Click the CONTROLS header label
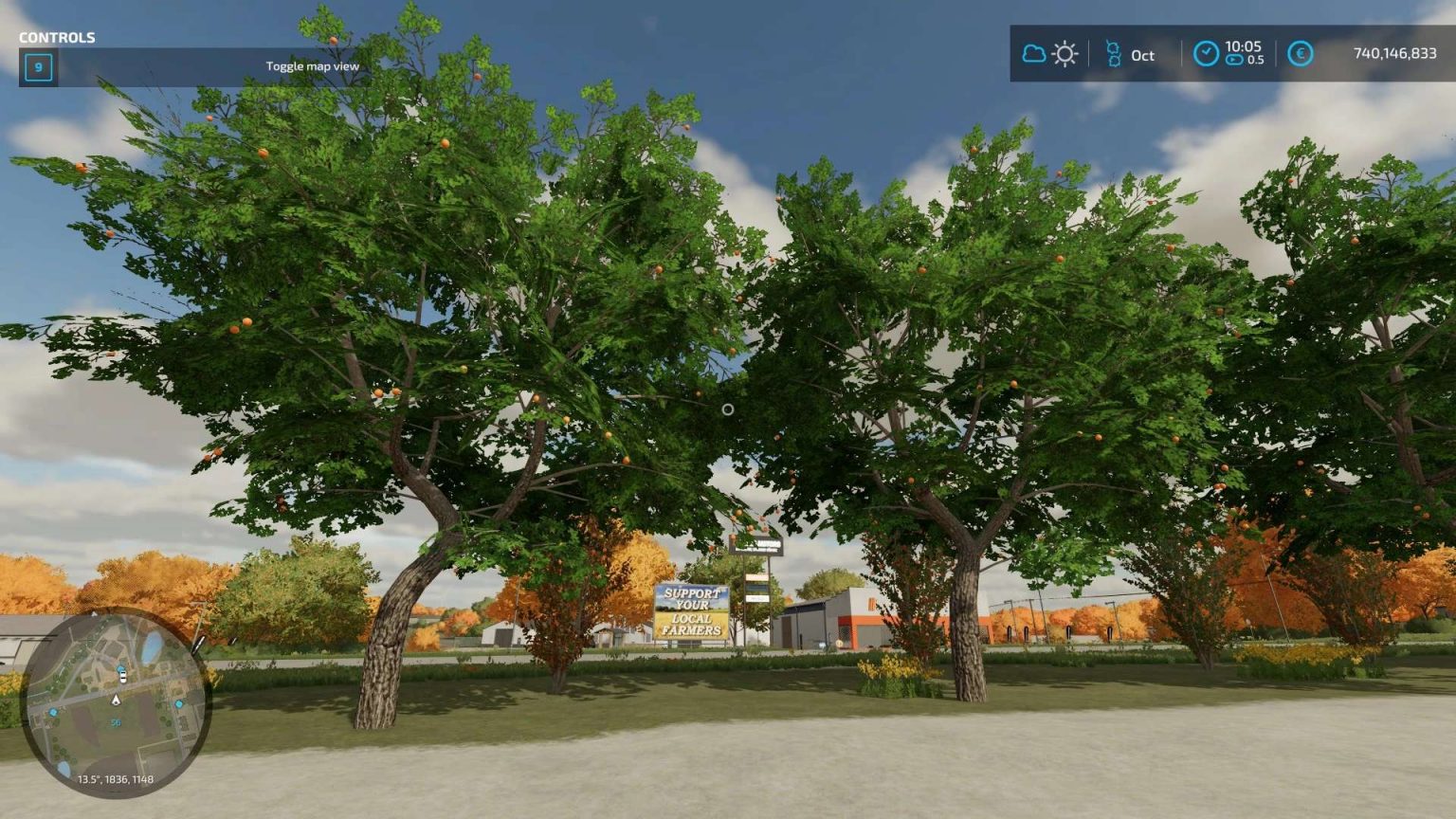Viewport: 1456px width, 819px height. click(59, 39)
